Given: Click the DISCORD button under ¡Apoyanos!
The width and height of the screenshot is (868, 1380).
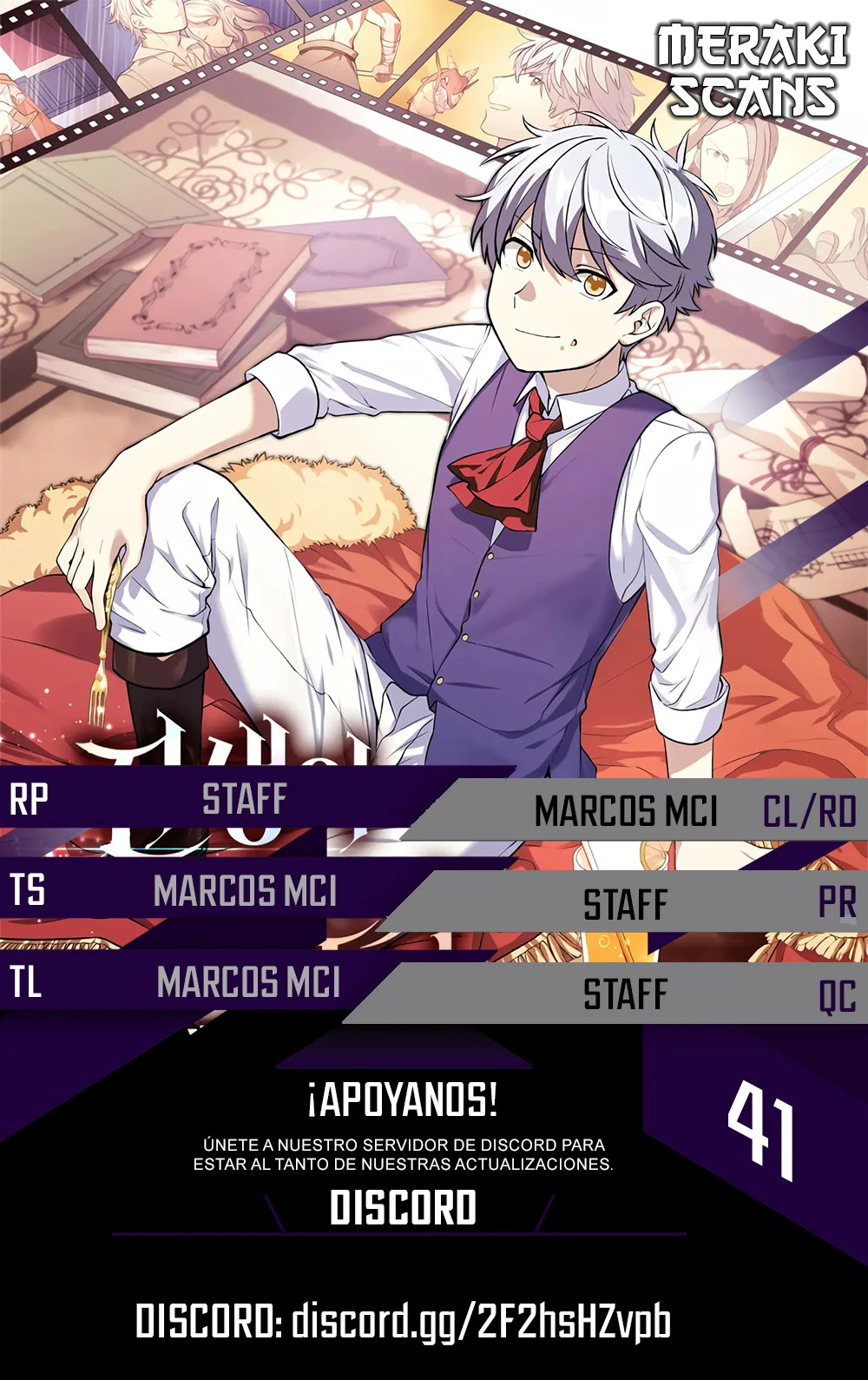Looking at the screenshot, I should click(x=404, y=1208).
